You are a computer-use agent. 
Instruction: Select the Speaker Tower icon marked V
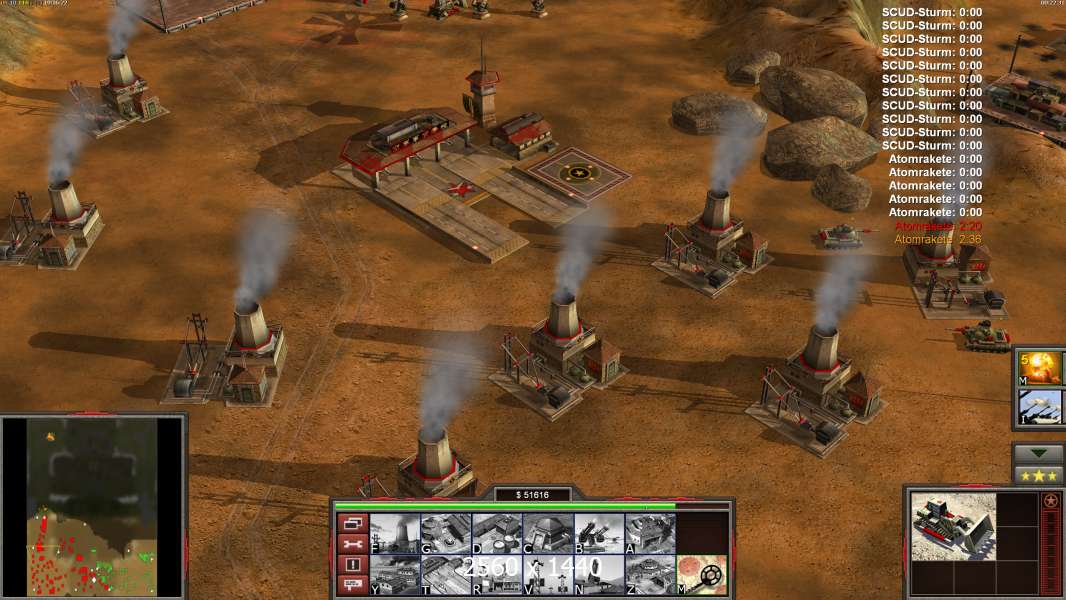(548, 575)
